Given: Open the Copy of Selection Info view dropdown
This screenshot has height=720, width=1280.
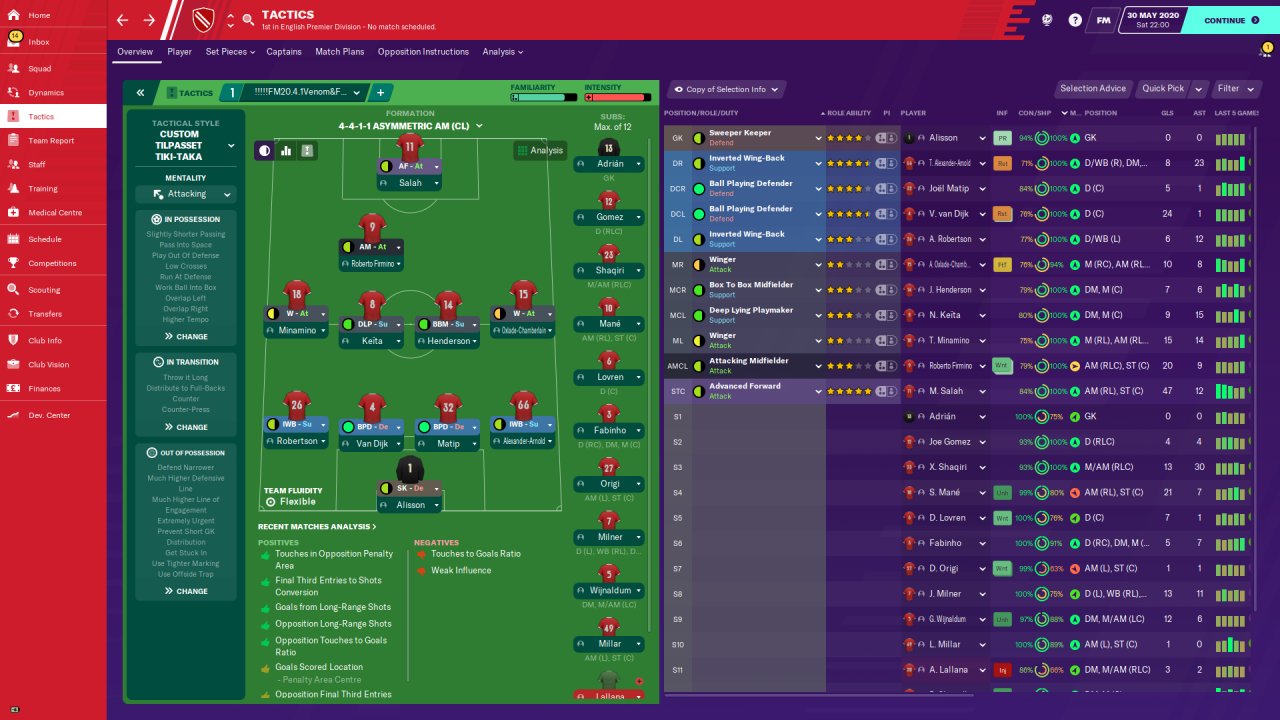Looking at the screenshot, I should (726, 89).
